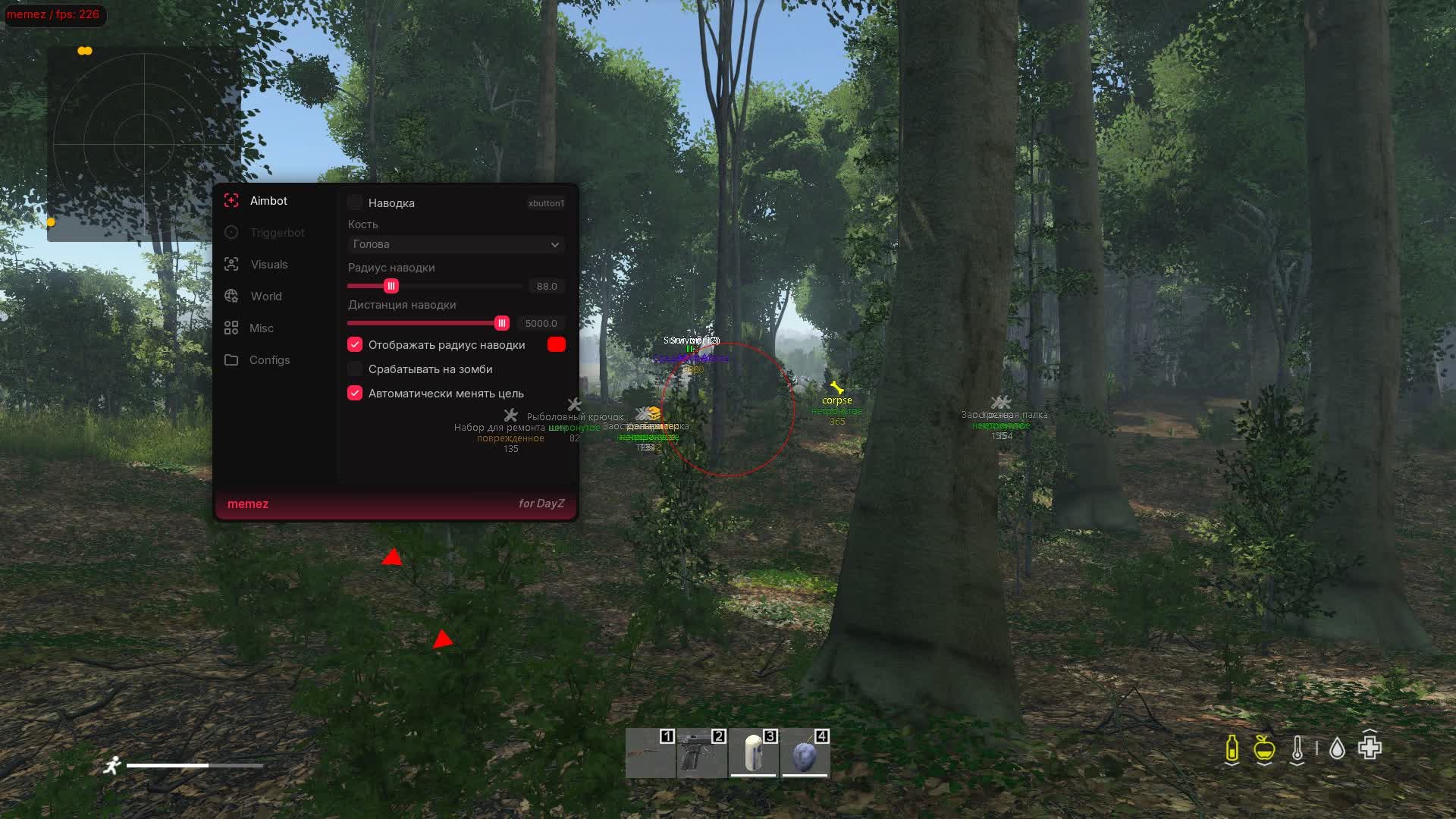Switch to the Configs tab
1456x819 pixels.
coord(270,359)
